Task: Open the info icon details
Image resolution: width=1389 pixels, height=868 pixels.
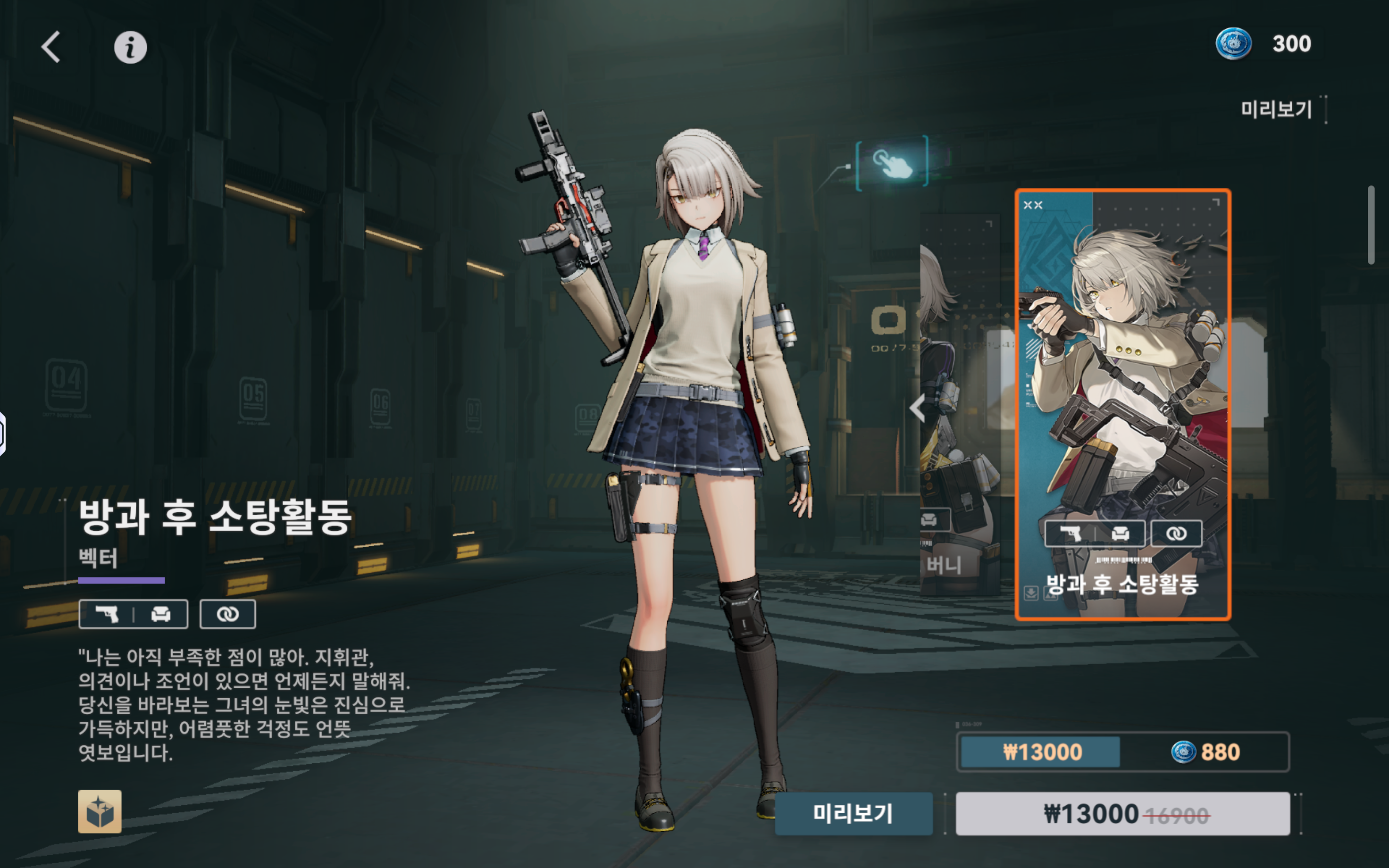Action: point(130,47)
